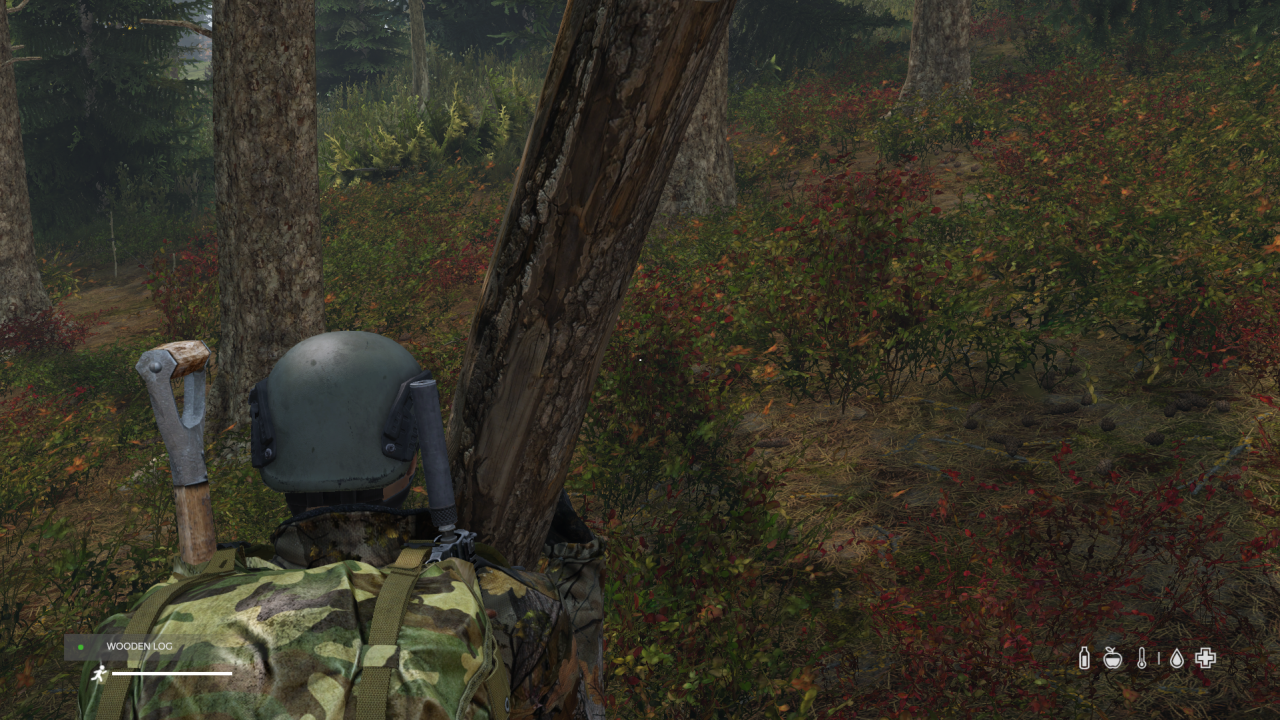Click the blood drop status icon
The height and width of the screenshot is (720, 1280).
coord(1176,657)
